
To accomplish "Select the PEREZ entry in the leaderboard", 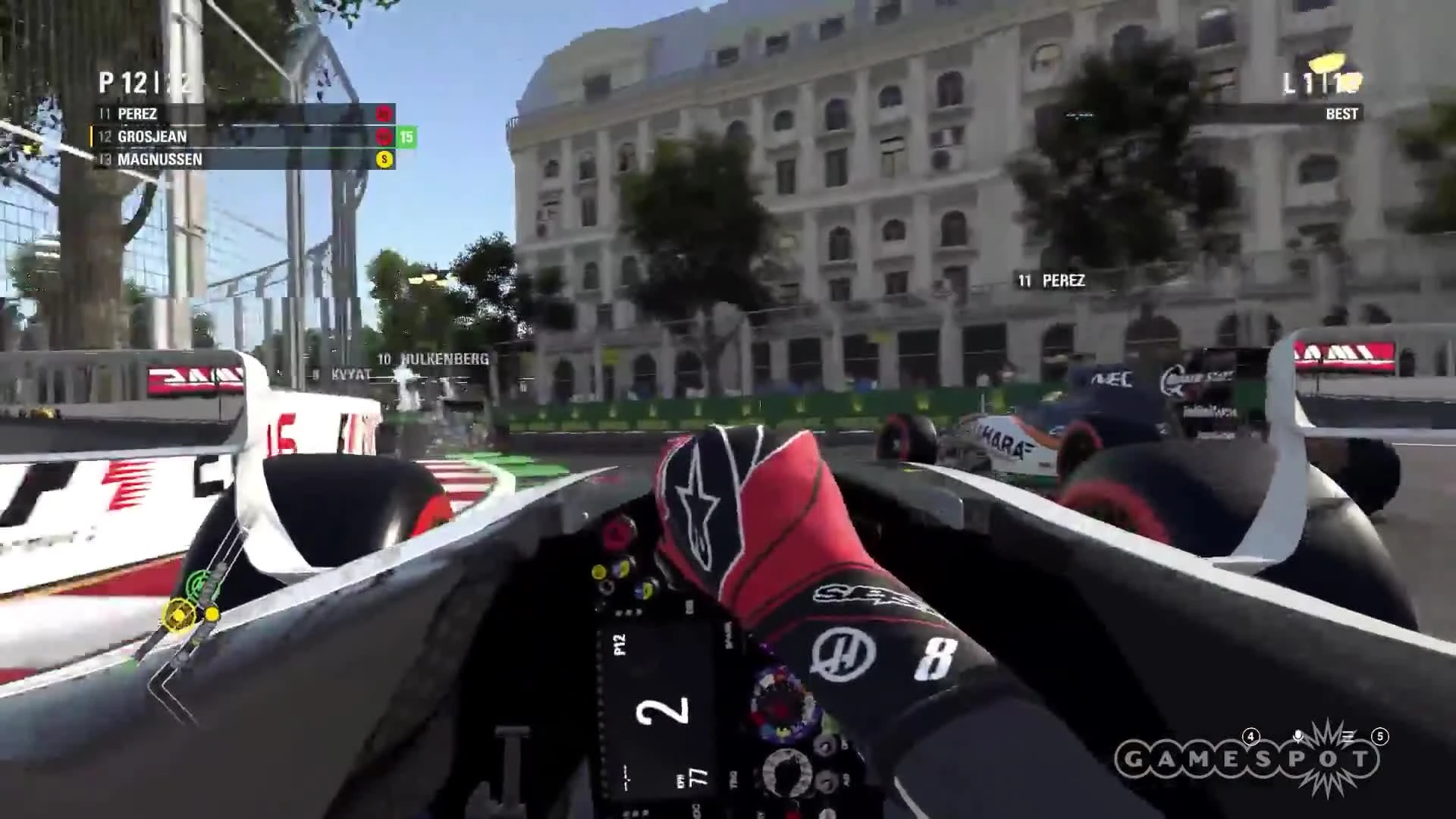I will [136, 114].
